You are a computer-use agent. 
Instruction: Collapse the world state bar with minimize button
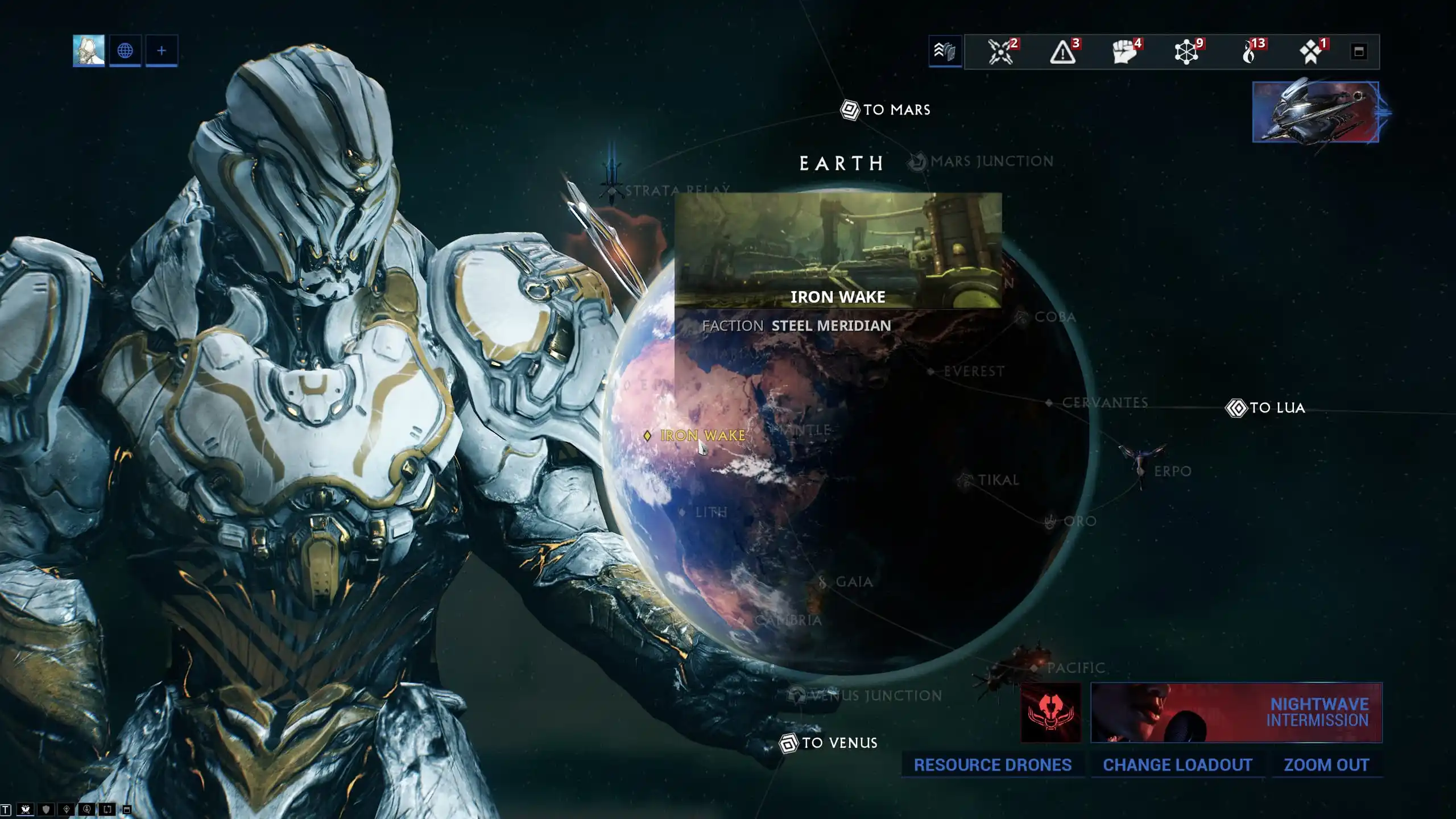1359,52
